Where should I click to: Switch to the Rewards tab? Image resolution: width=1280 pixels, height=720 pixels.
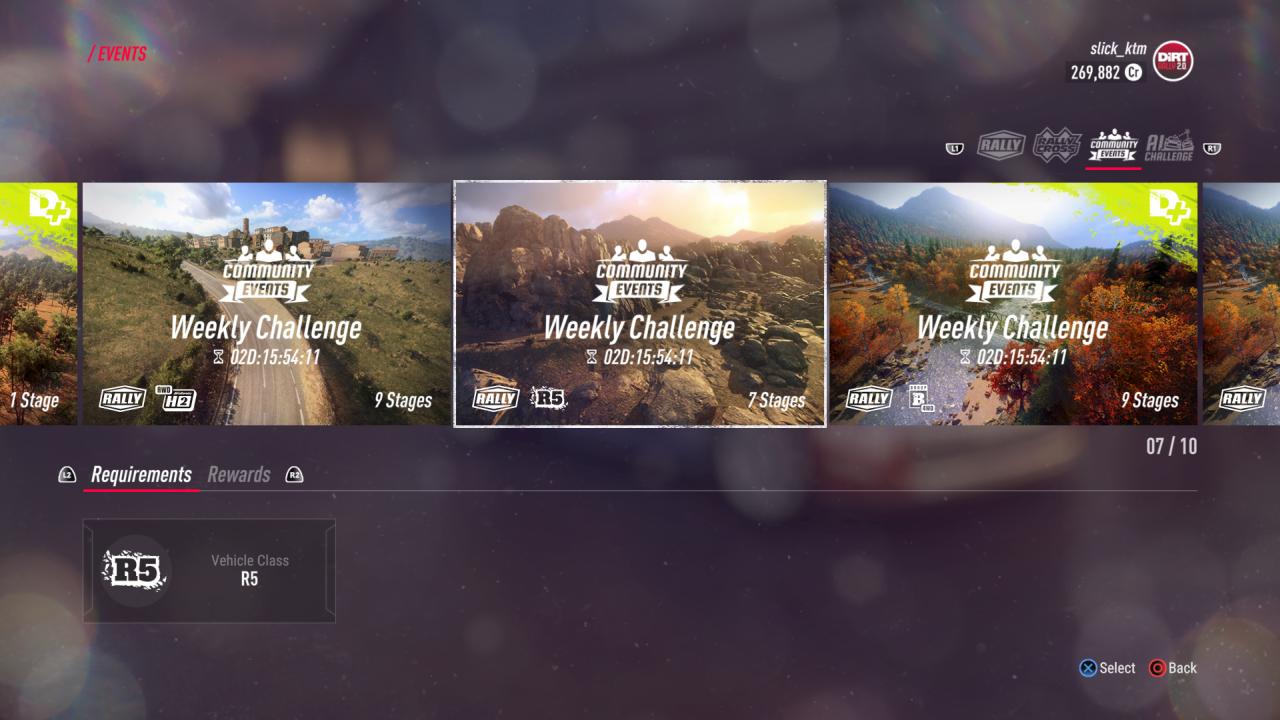pyautogui.click(x=239, y=475)
